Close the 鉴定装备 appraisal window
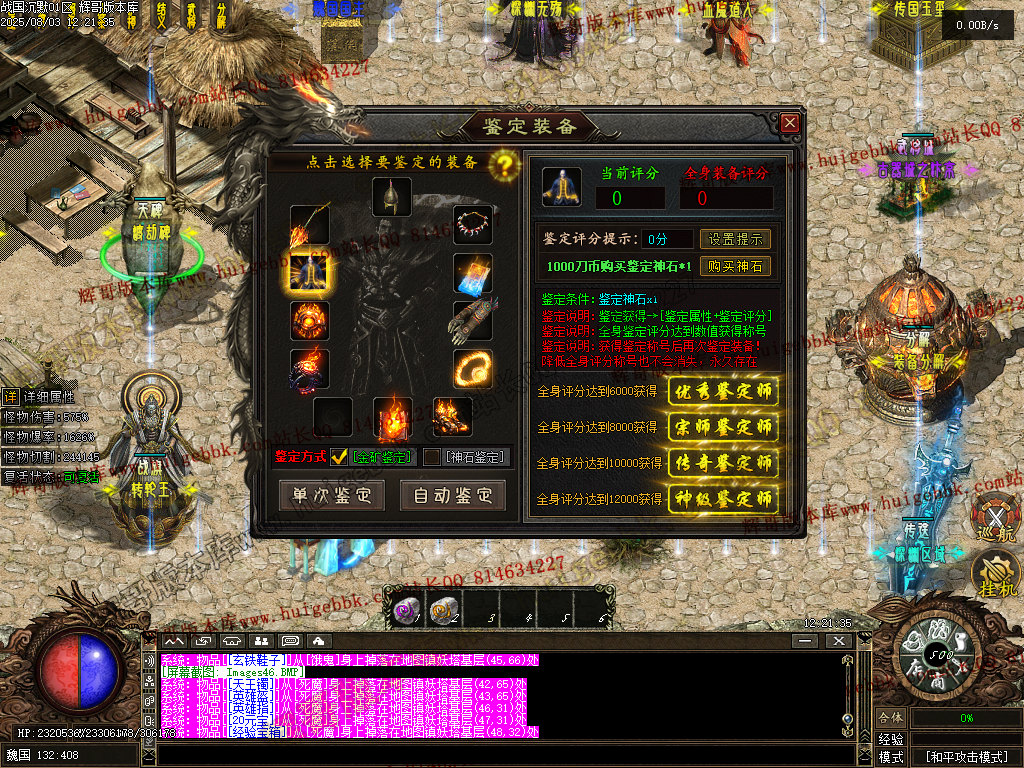 (x=790, y=123)
